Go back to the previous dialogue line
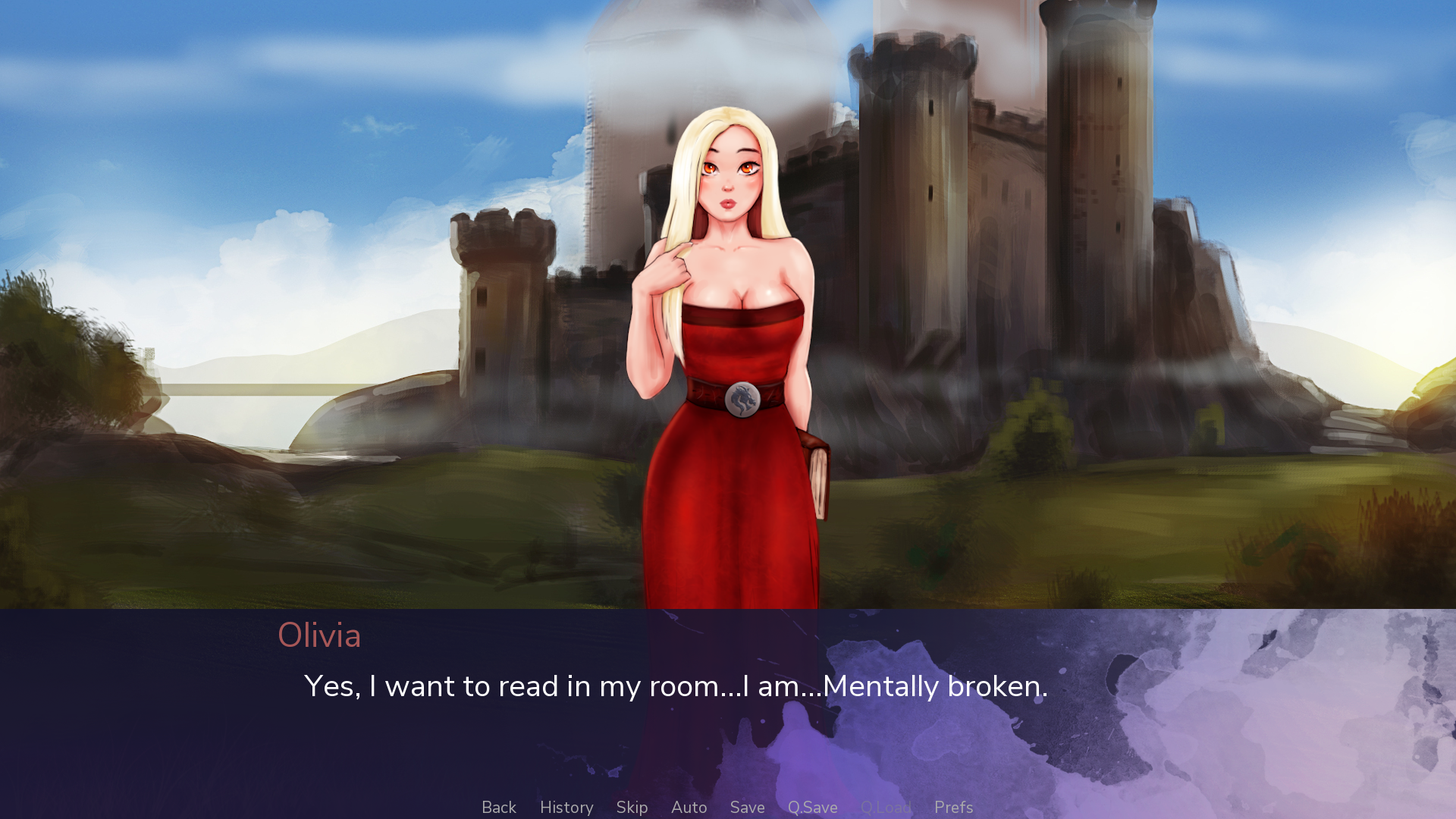The width and height of the screenshot is (1456, 819). tap(498, 808)
